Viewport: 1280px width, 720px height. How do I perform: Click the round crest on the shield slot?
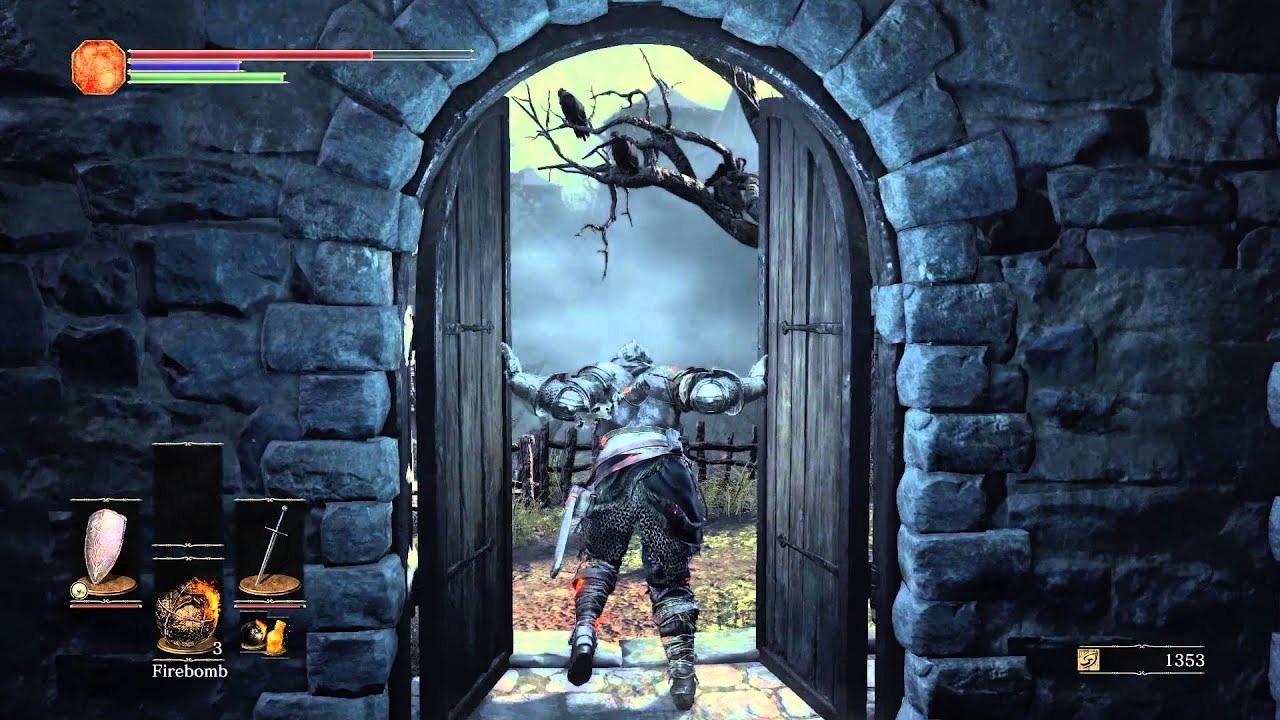(x=79, y=590)
